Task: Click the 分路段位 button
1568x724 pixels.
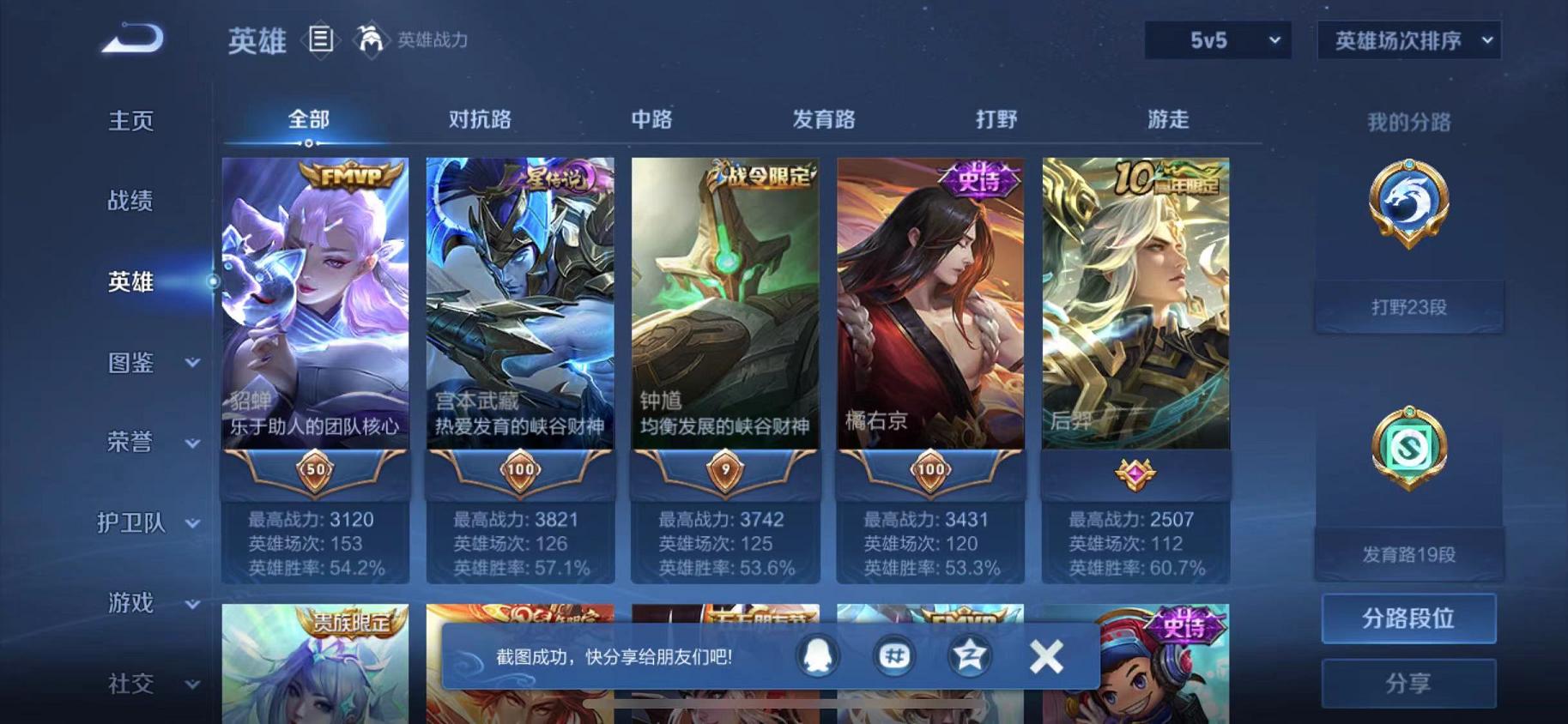Action: [1409, 618]
